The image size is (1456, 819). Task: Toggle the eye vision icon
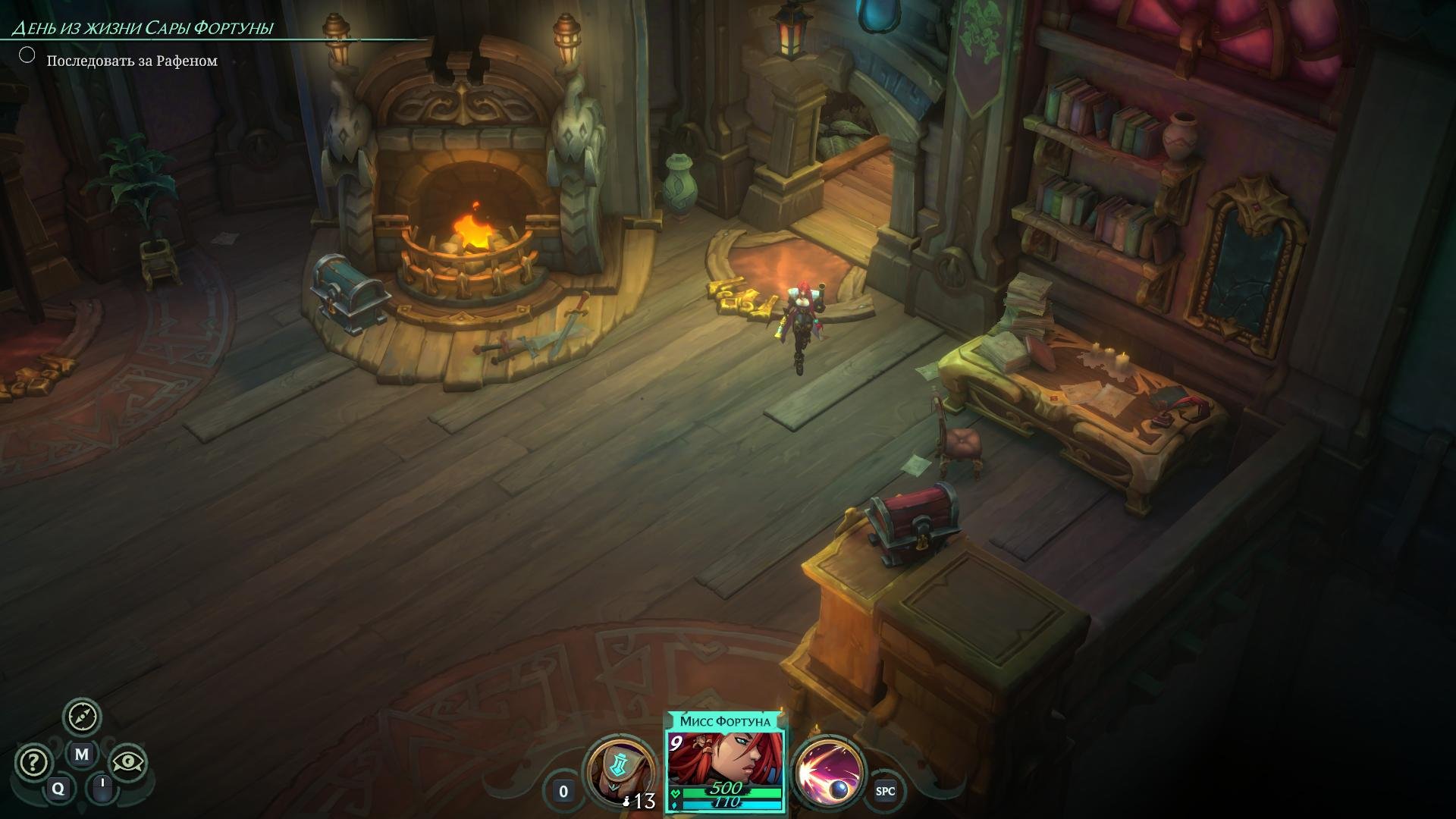(128, 762)
